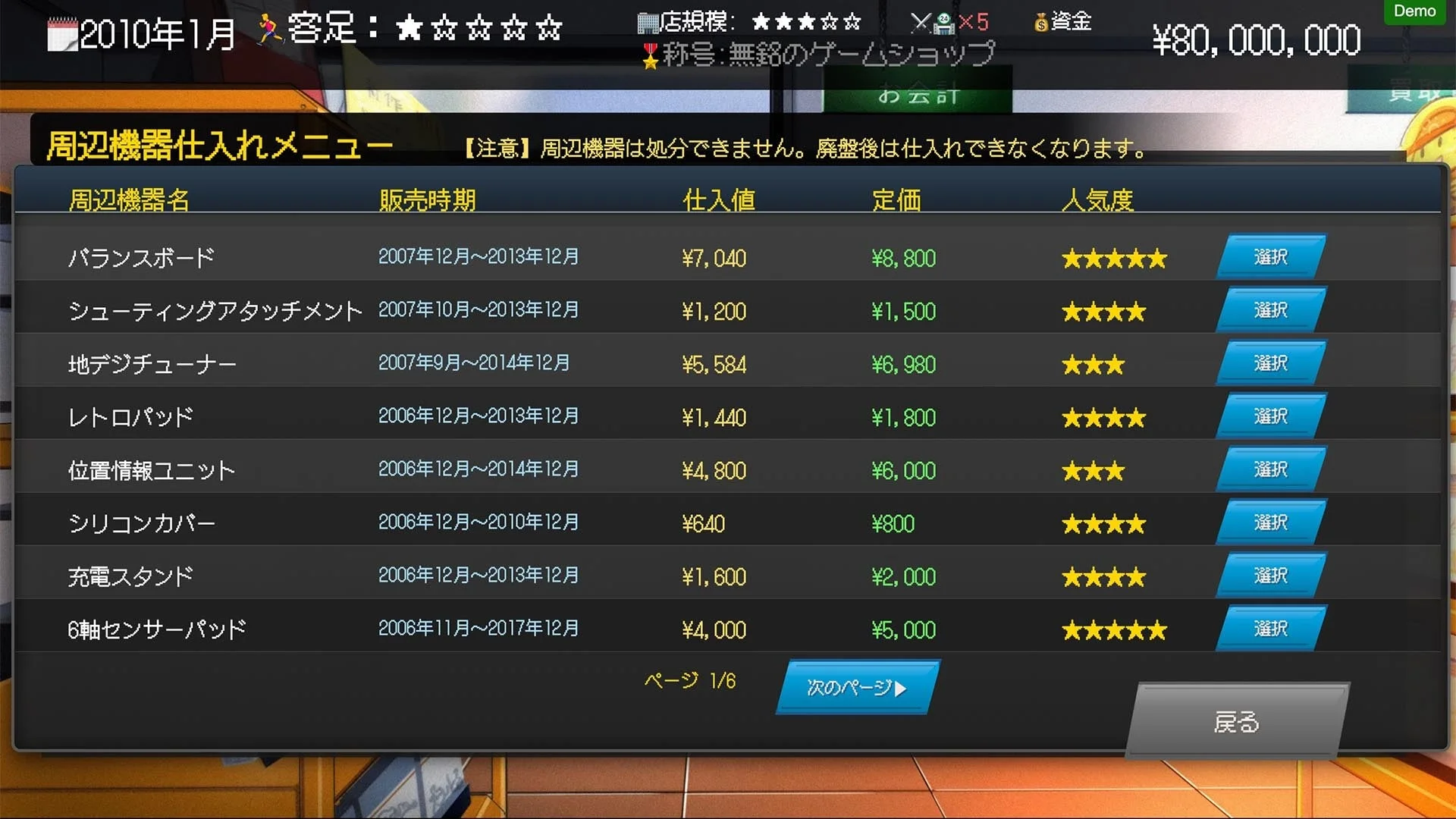The image size is (1456, 819).
Task: Click the medal icon before 称号
Action: [650, 55]
